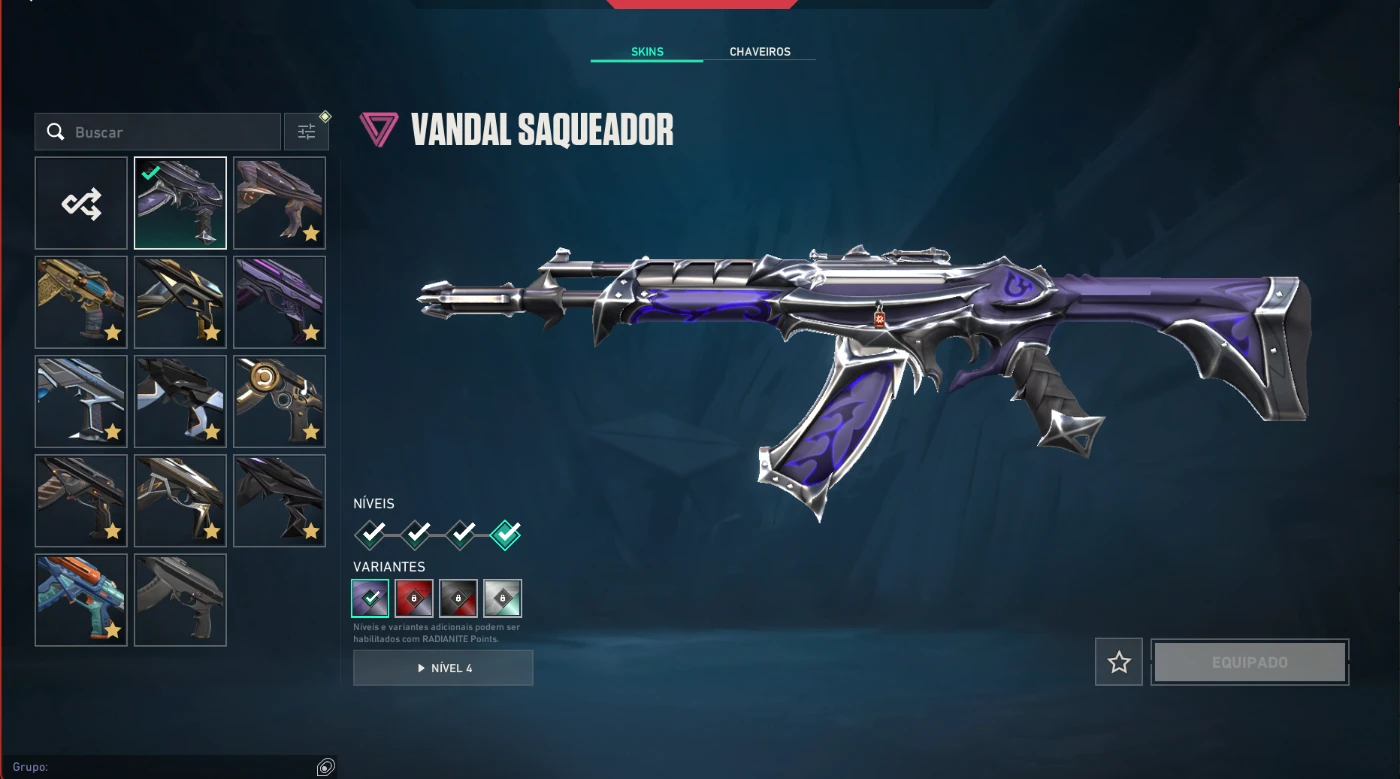Click the Equipado button
The image size is (1400, 779).
pos(1249,662)
